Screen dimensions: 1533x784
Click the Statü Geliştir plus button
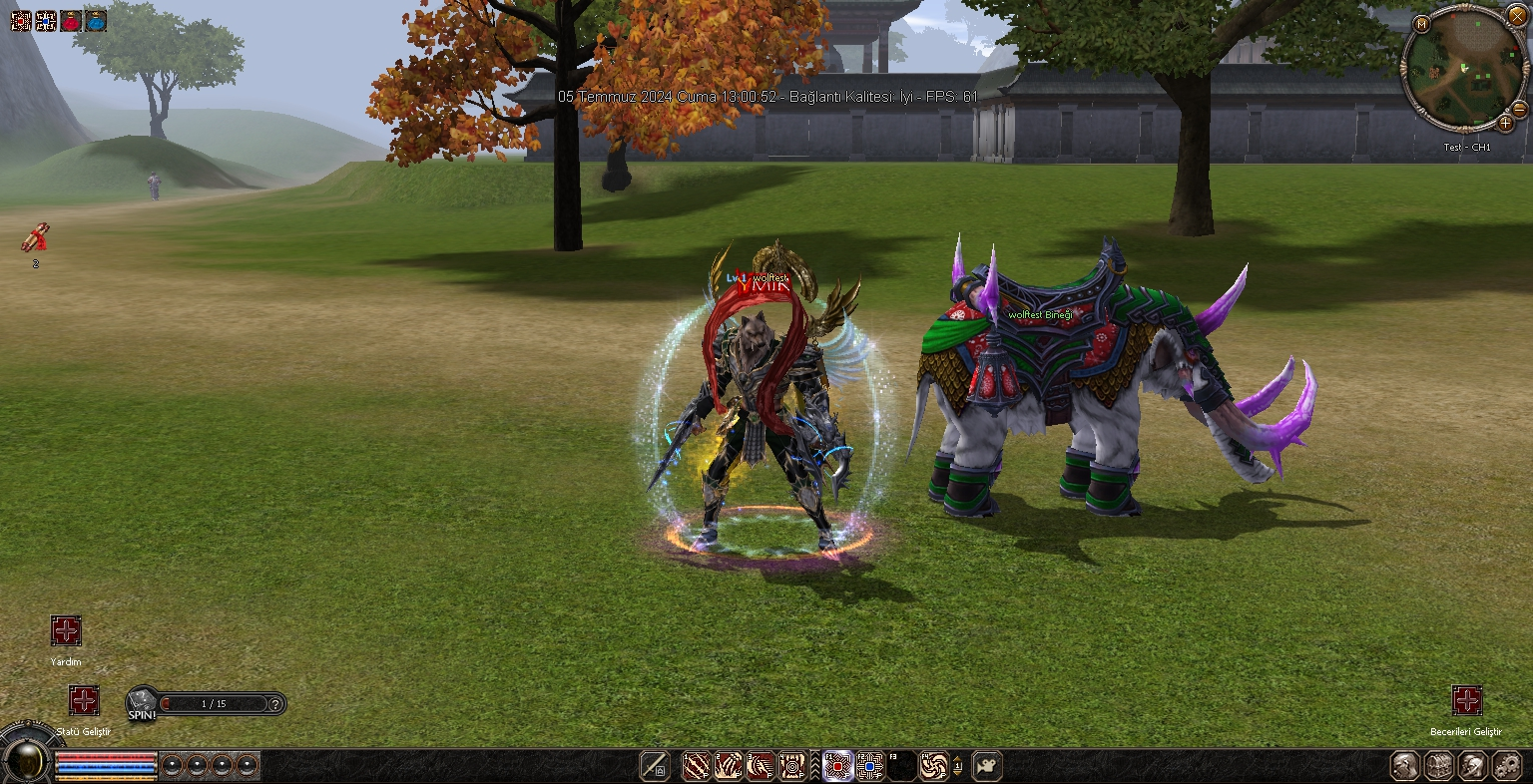pyautogui.click(x=84, y=700)
